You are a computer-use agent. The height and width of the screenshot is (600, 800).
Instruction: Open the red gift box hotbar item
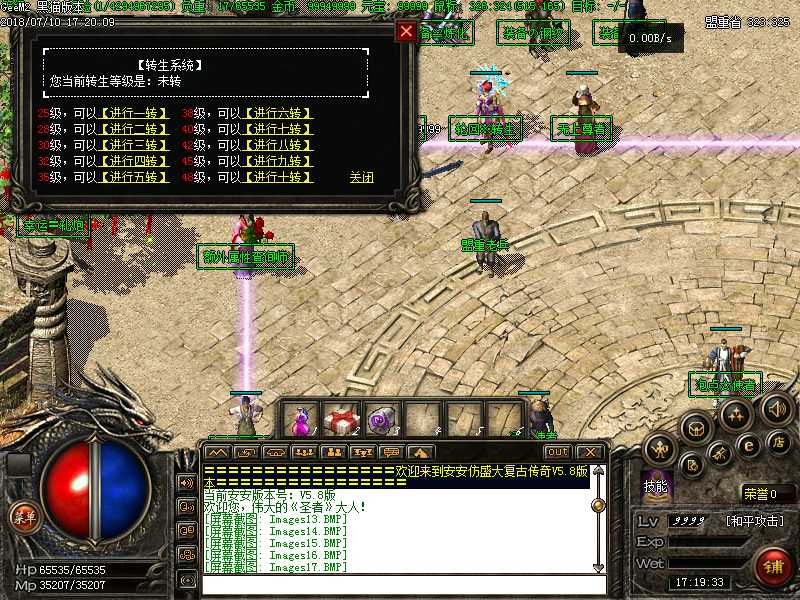click(x=342, y=419)
